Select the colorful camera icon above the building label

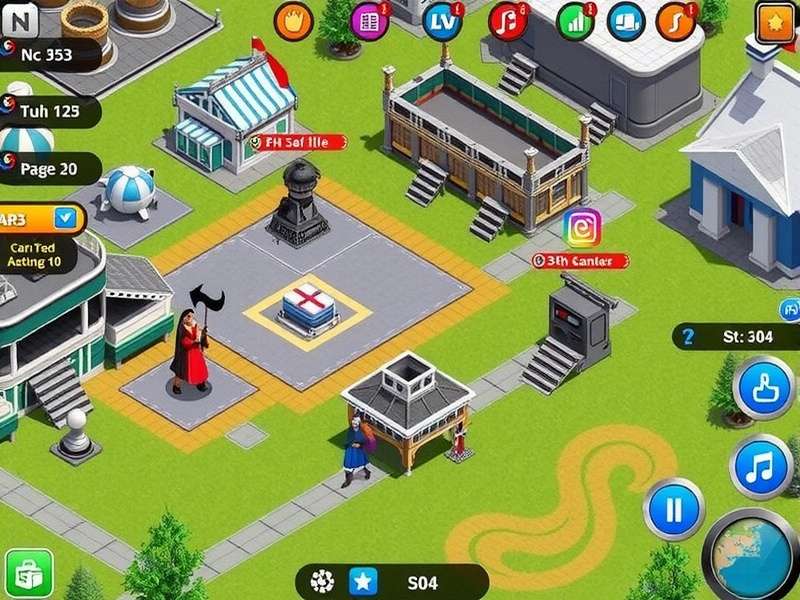point(581,228)
